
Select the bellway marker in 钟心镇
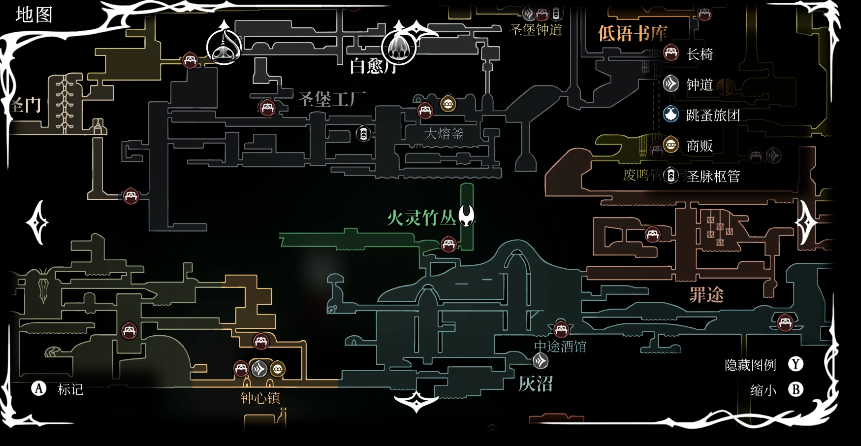[x=260, y=369]
